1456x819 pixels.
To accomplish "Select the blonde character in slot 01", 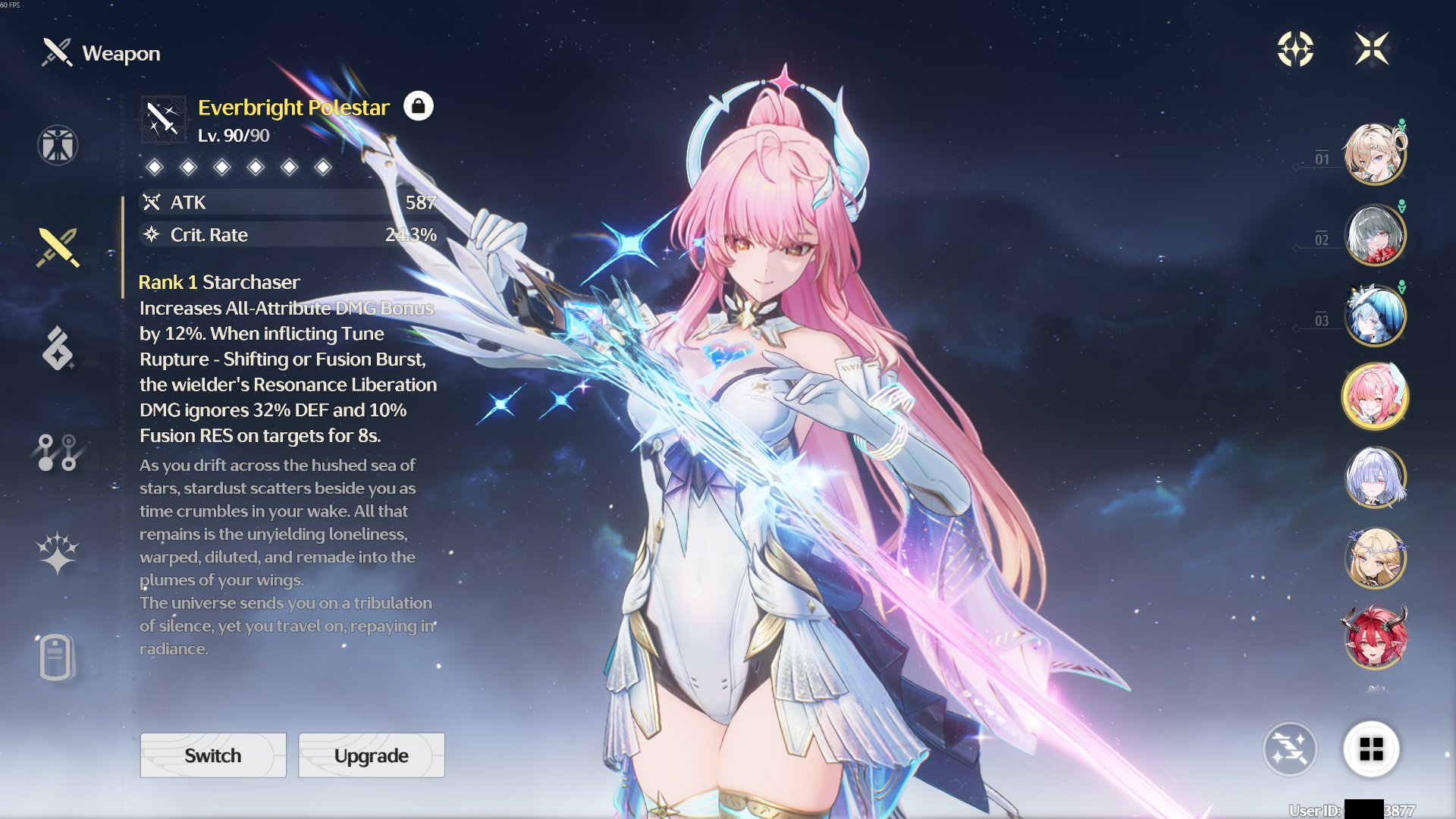I will click(x=1374, y=154).
